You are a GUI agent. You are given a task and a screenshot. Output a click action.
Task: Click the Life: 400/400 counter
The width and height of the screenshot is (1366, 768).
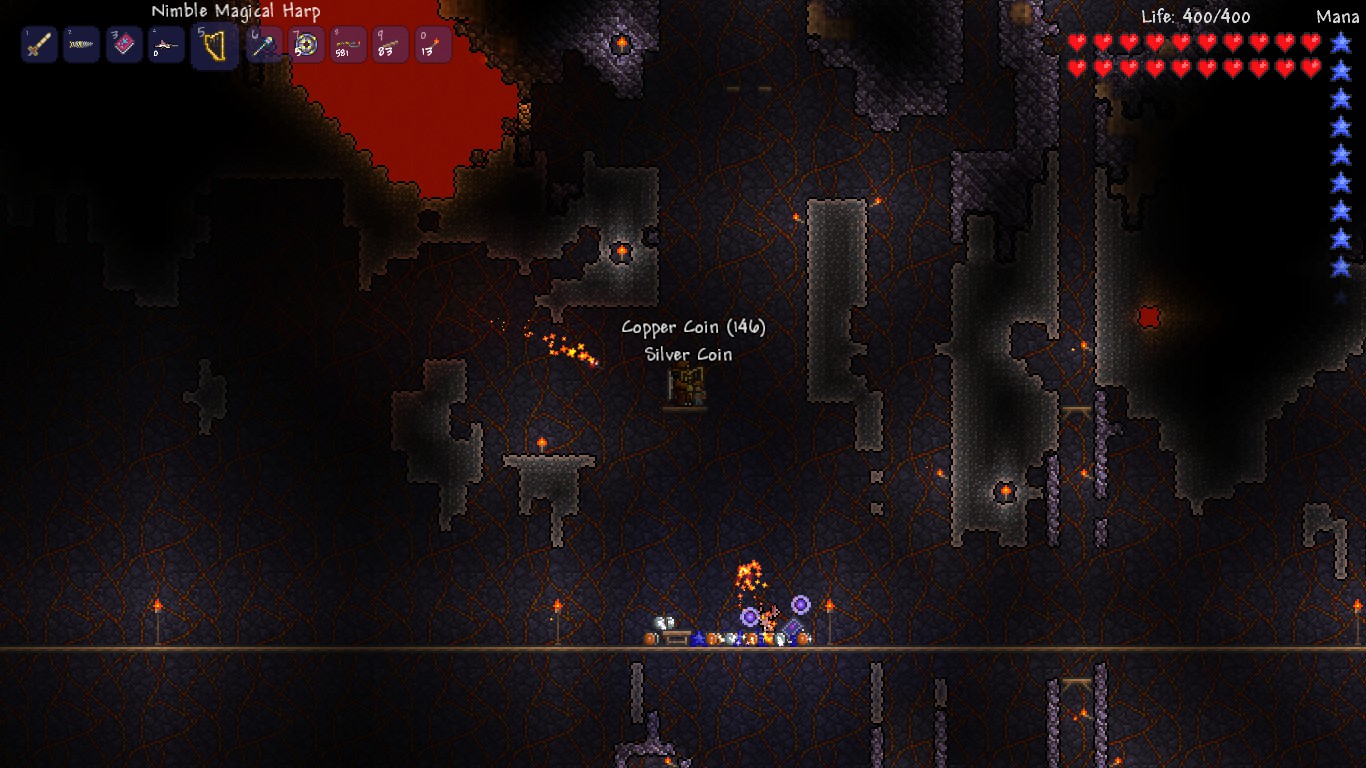(1196, 15)
